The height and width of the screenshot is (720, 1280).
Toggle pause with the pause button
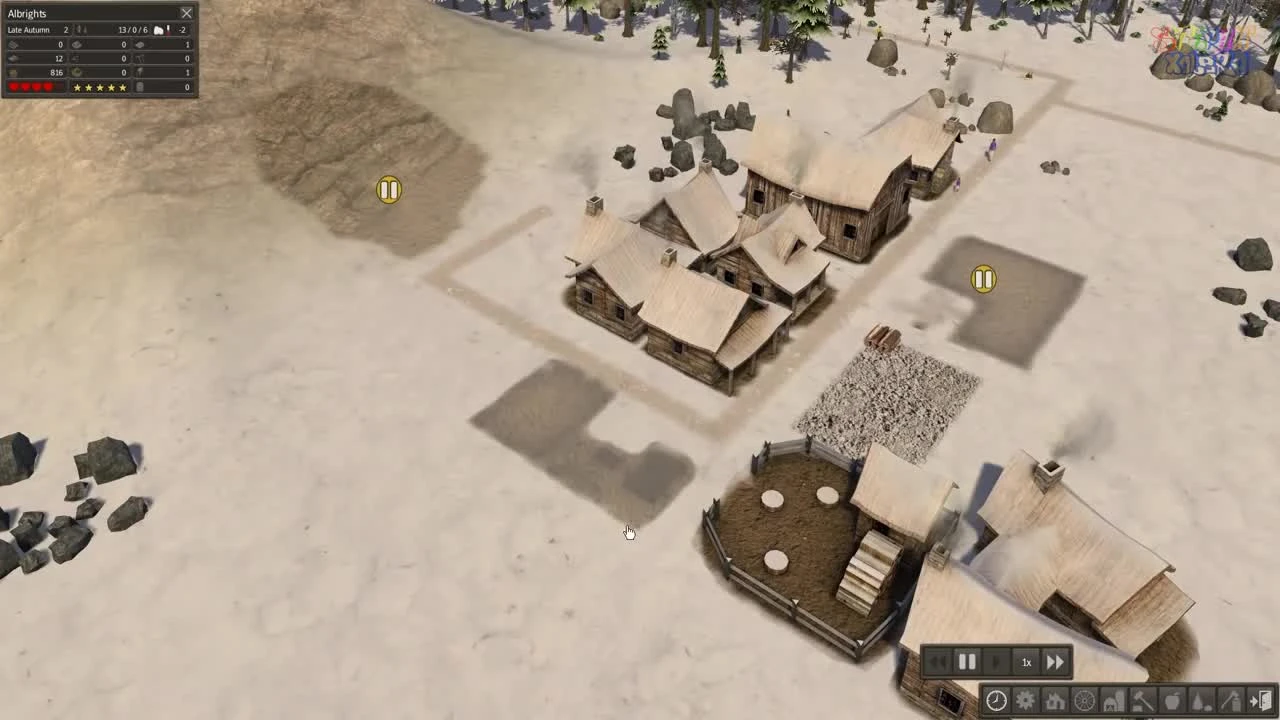pyautogui.click(x=967, y=661)
